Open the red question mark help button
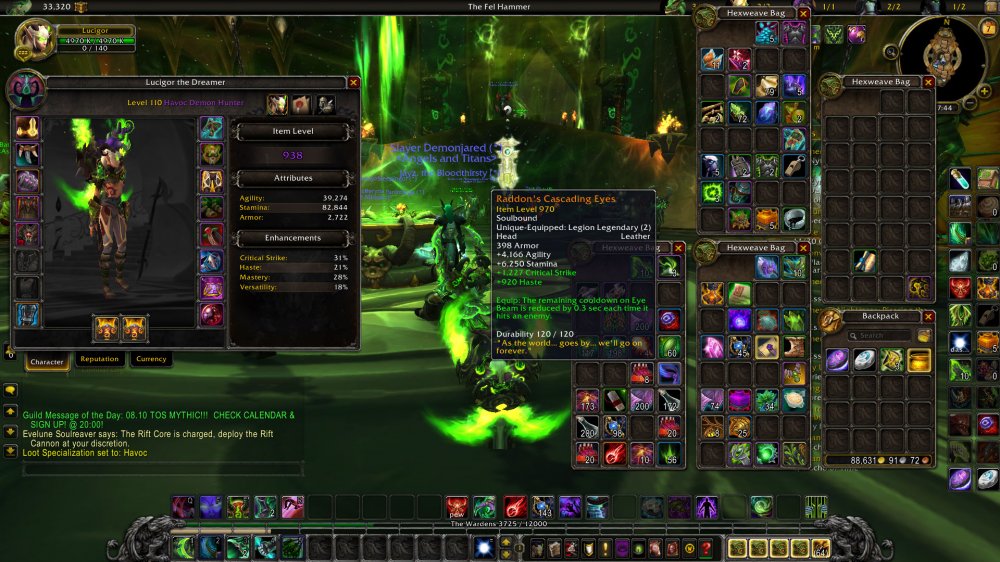1000x562 pixels. pos(706,548)
